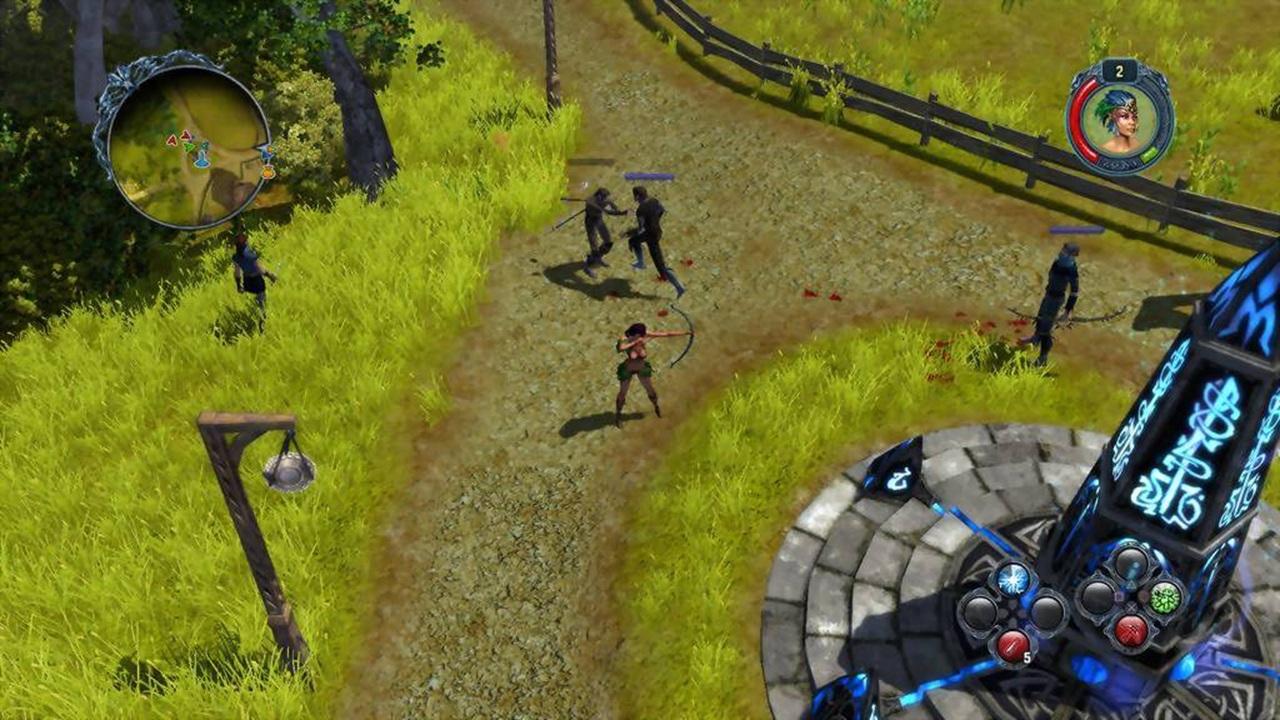Click the green player arrow on the minimap
Viewport: 1280px width, 720px height.
click(190, 147)
